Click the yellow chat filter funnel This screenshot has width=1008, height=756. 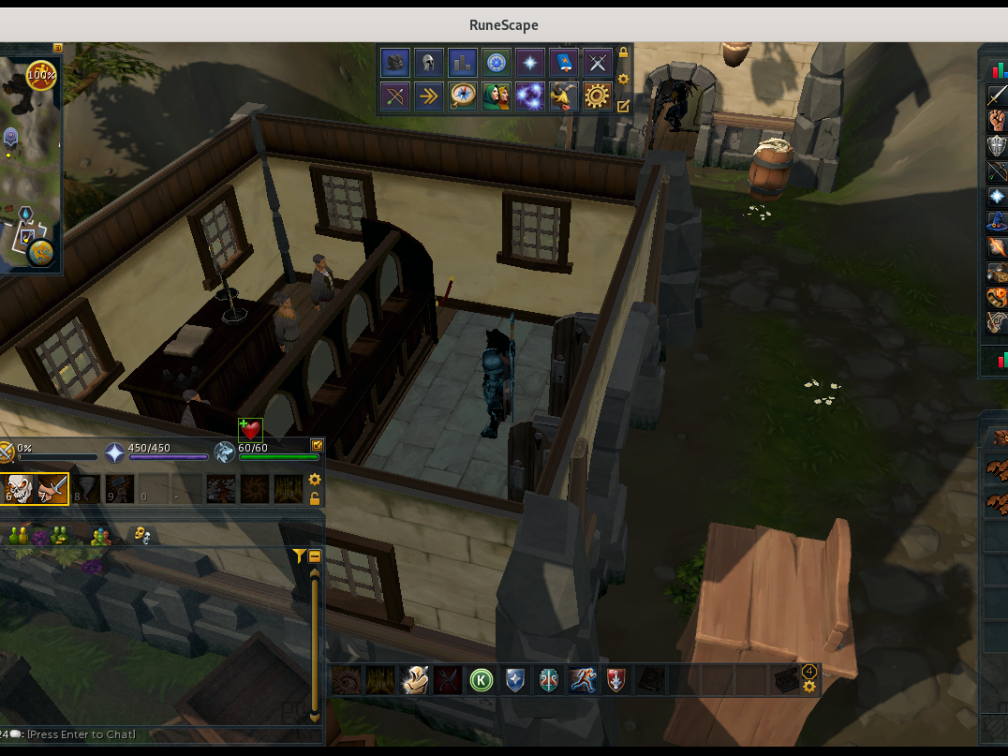click(x=298, y=556)
